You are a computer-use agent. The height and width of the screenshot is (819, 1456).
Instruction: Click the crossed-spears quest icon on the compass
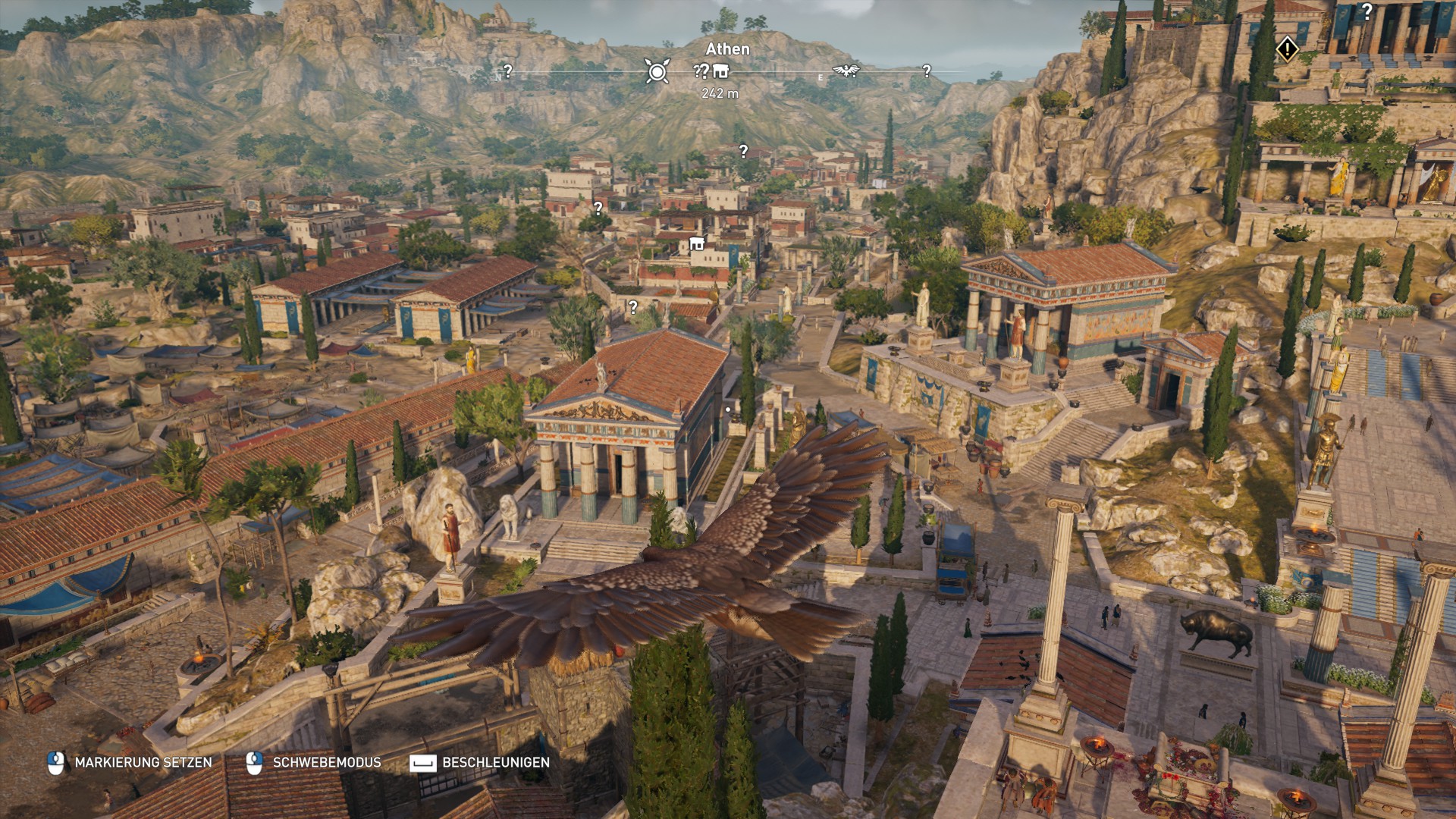[x=657, y=71]
